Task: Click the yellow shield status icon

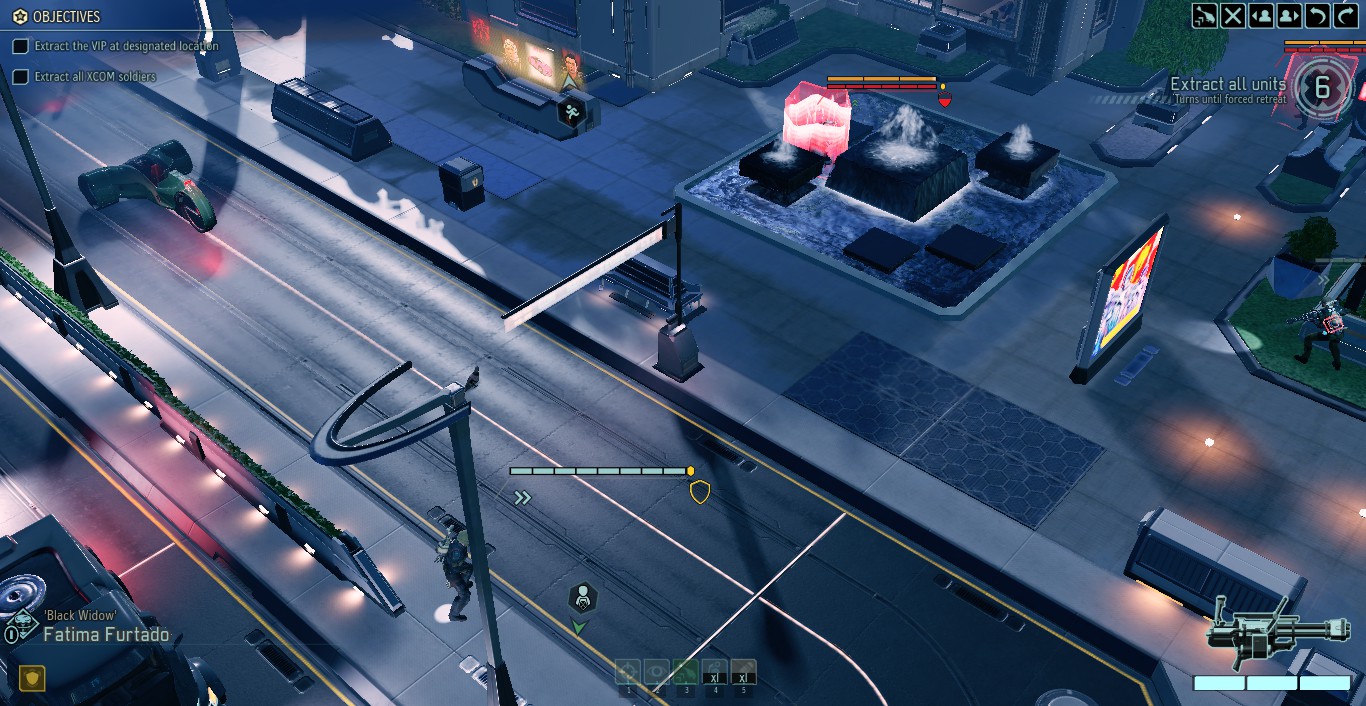Action: 32,679
